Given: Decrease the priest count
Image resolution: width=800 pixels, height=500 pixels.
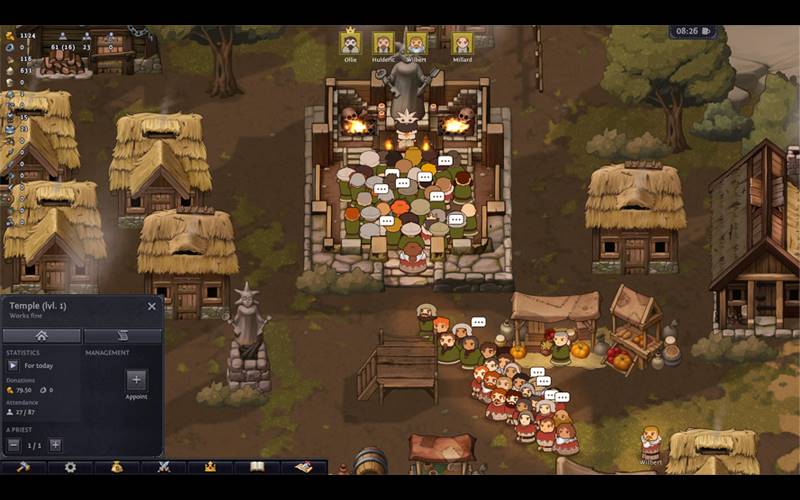Looking at the screenshot, I should pyautogui.click(x=14, y=445).
